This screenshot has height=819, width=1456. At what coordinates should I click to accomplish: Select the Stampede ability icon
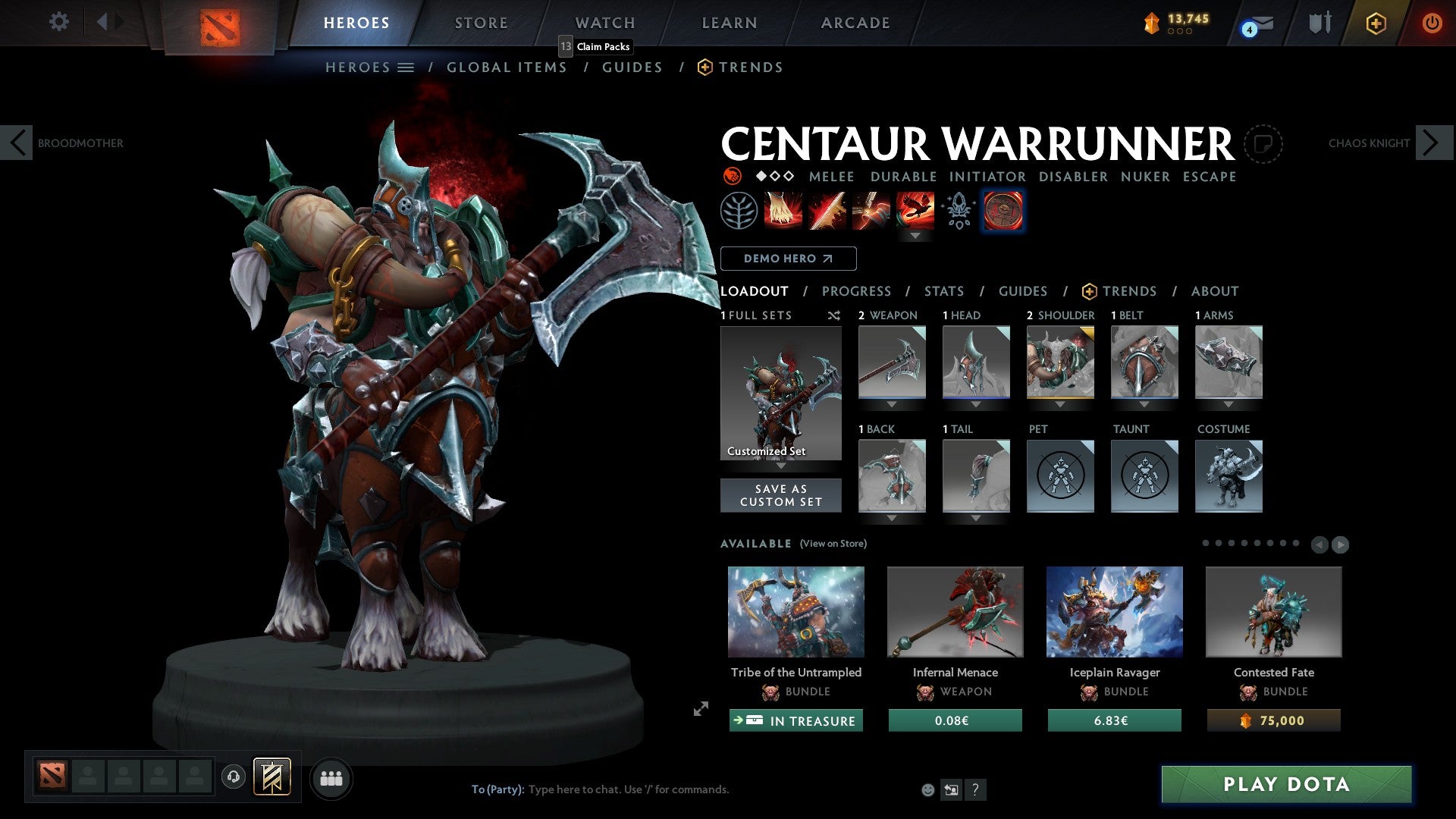click(x=916, y=210)
